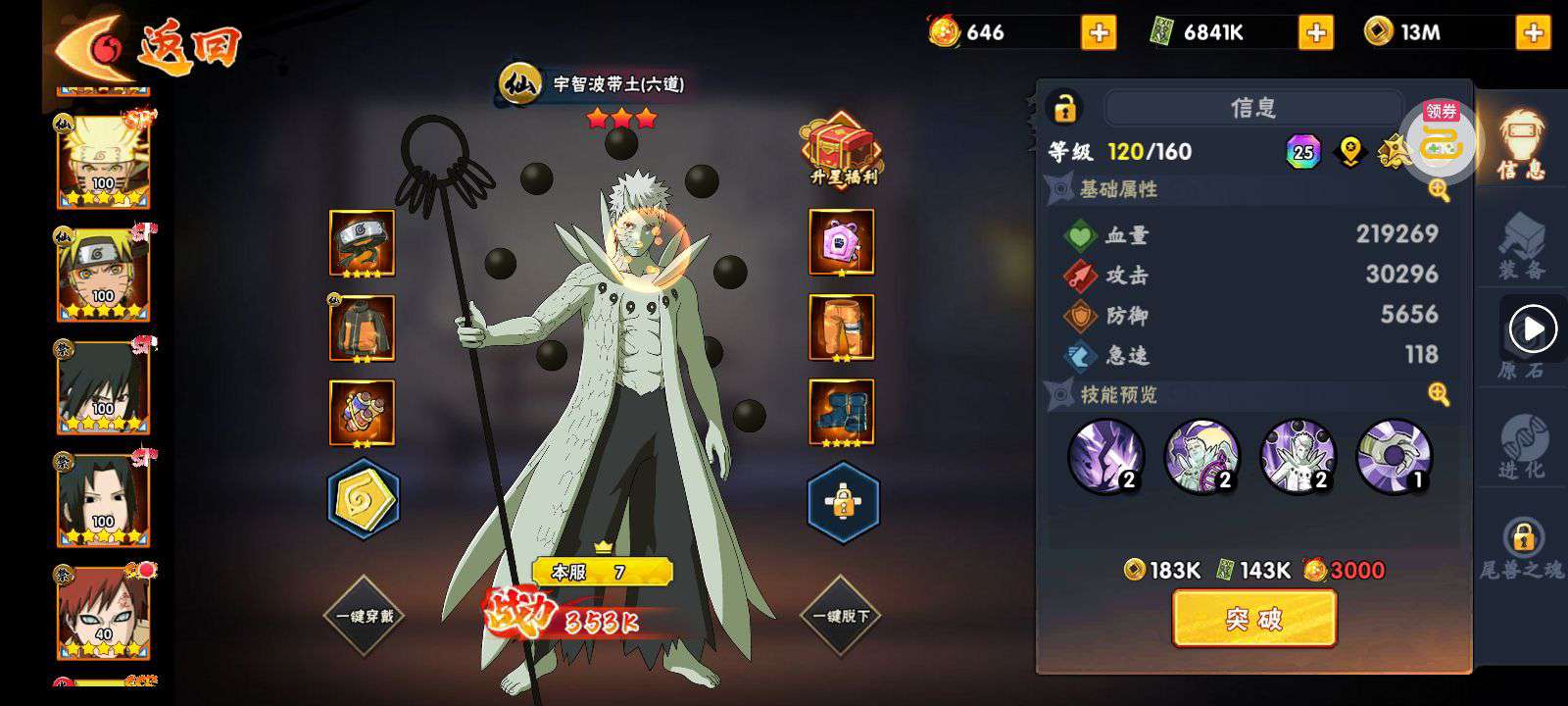Select the locked 尾兽之魂 tab
This screenshot has width=1568, height=706.
pos(1522,547)
